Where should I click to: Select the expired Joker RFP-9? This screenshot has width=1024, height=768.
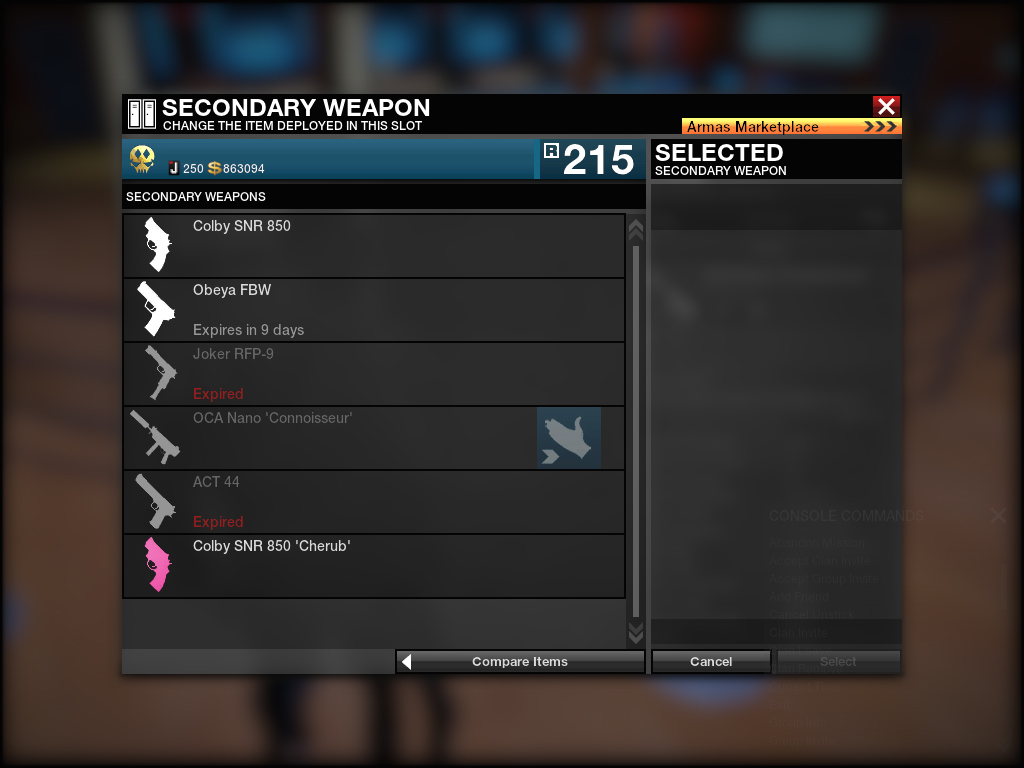[x=374, y=373]
